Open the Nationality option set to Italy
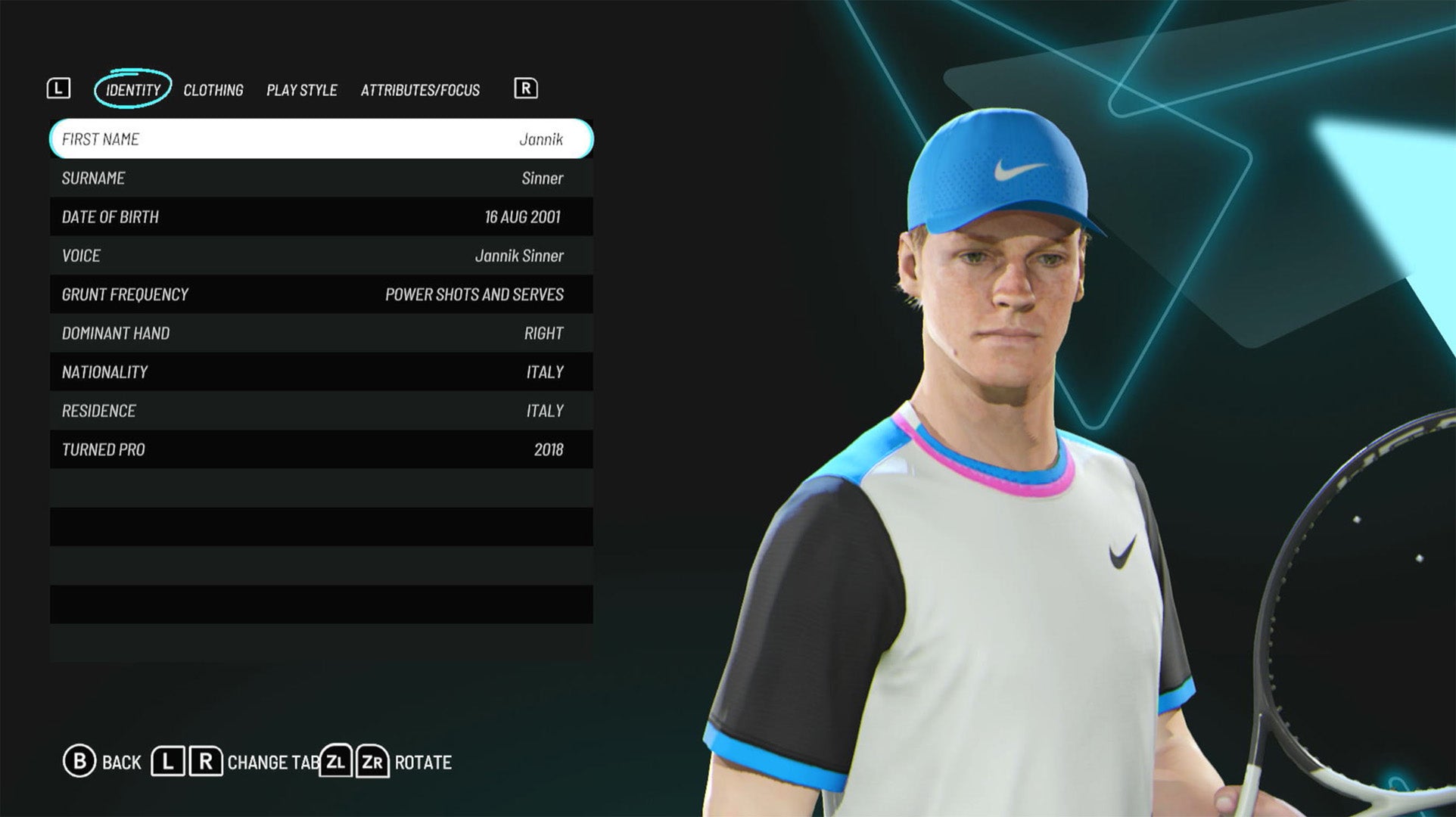 pos(321,371)
